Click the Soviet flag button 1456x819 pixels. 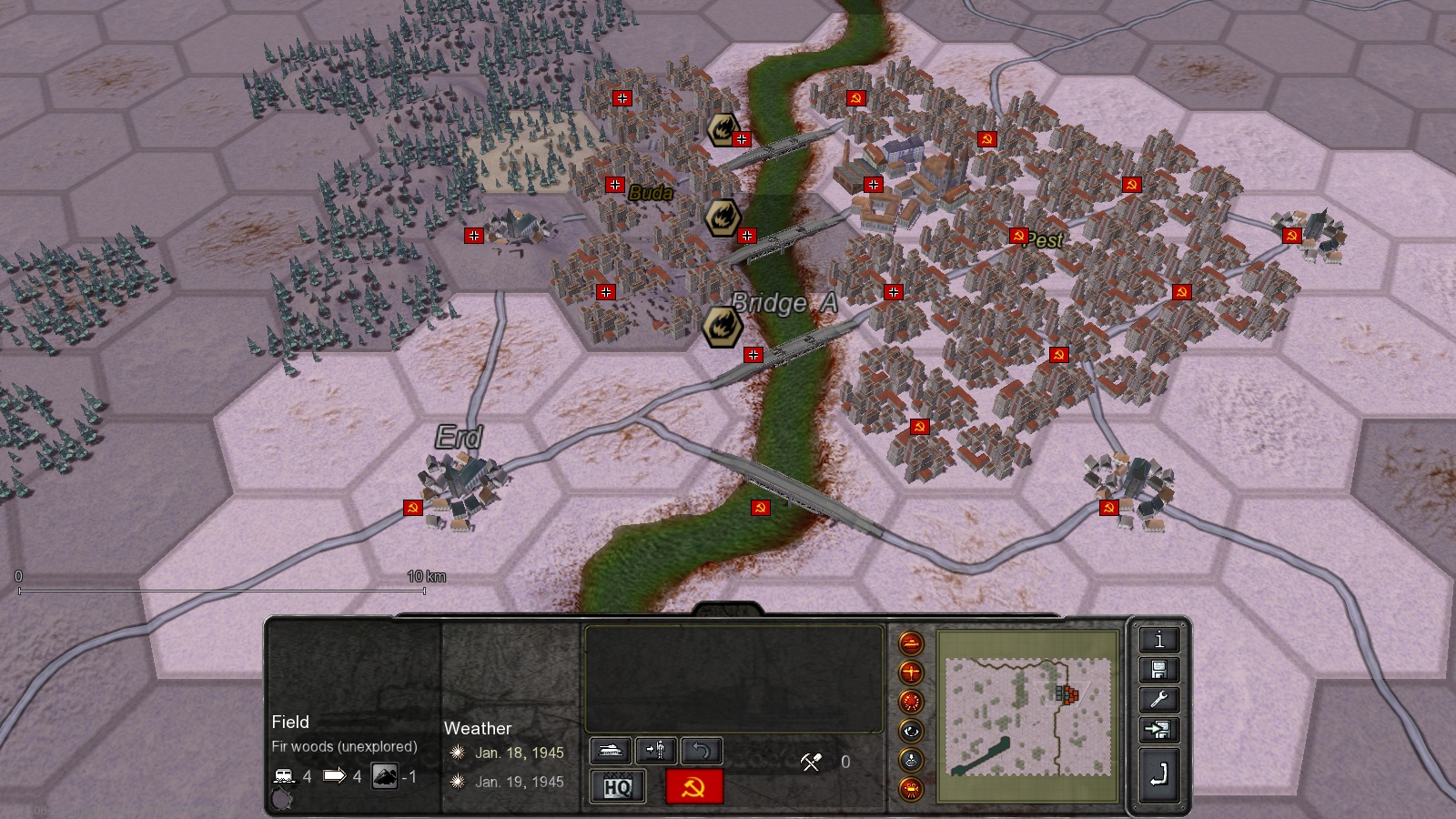694,786
